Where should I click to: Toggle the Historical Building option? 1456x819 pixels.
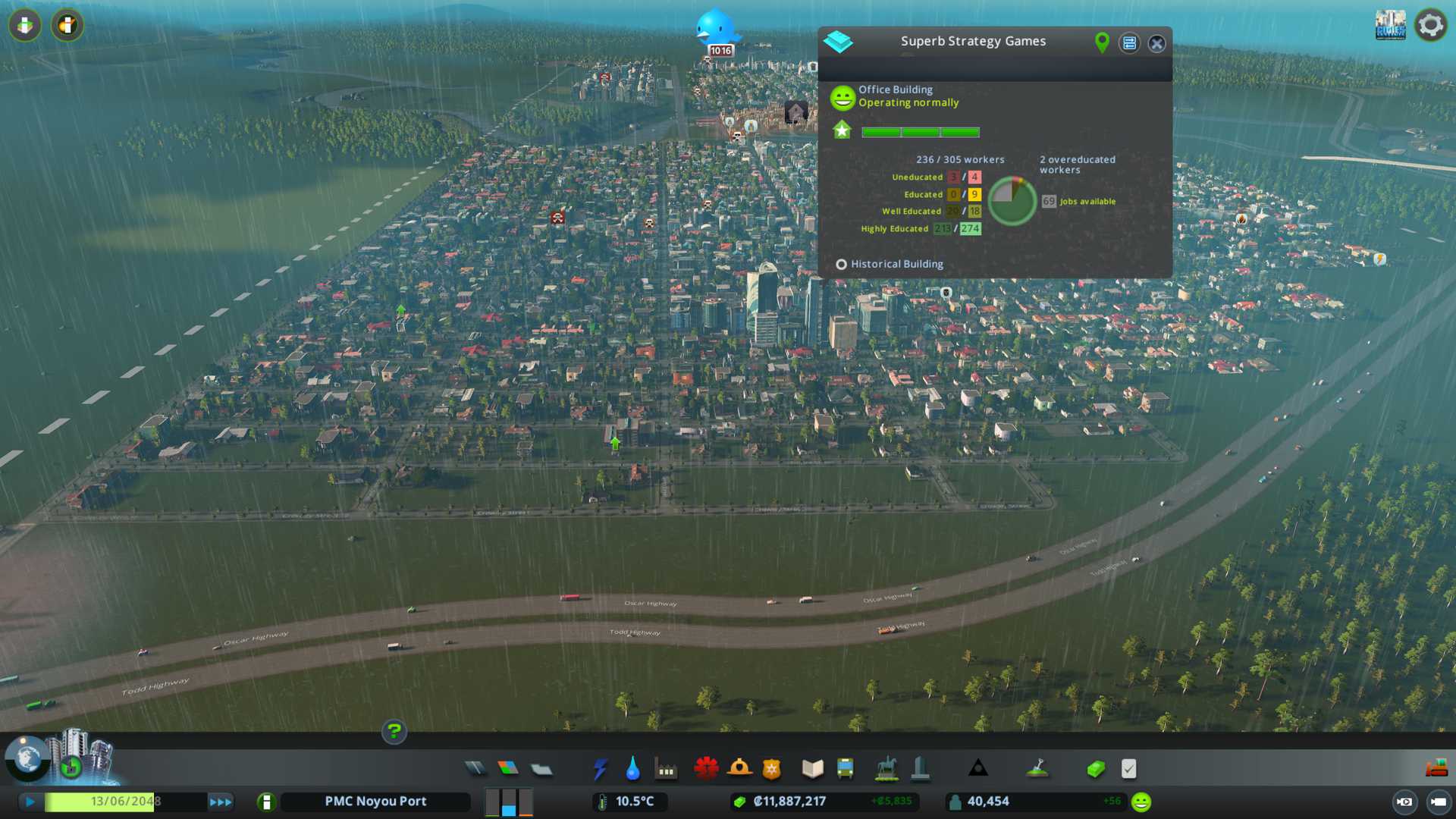[841, 265]
